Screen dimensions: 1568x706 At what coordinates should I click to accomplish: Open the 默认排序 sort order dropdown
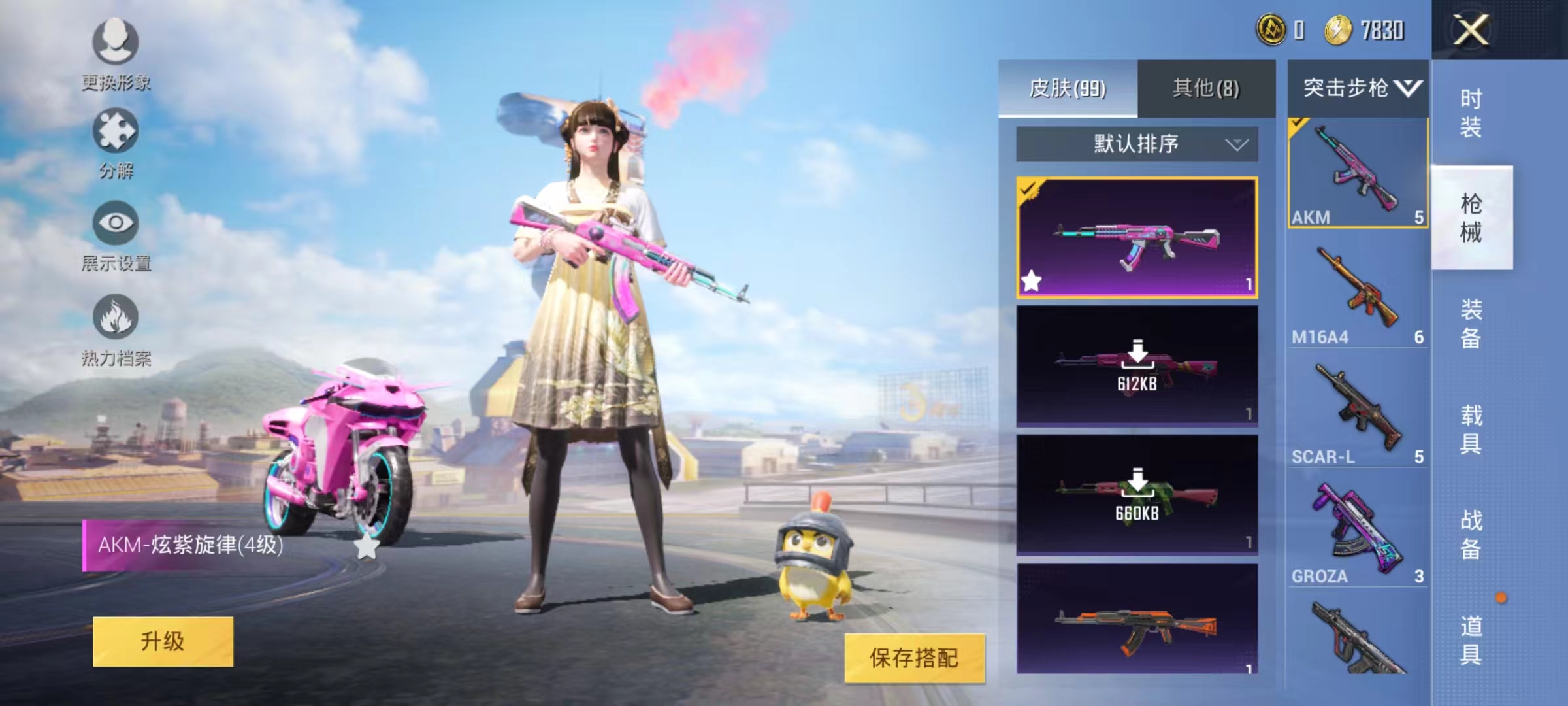click(x=1137, y=145)
